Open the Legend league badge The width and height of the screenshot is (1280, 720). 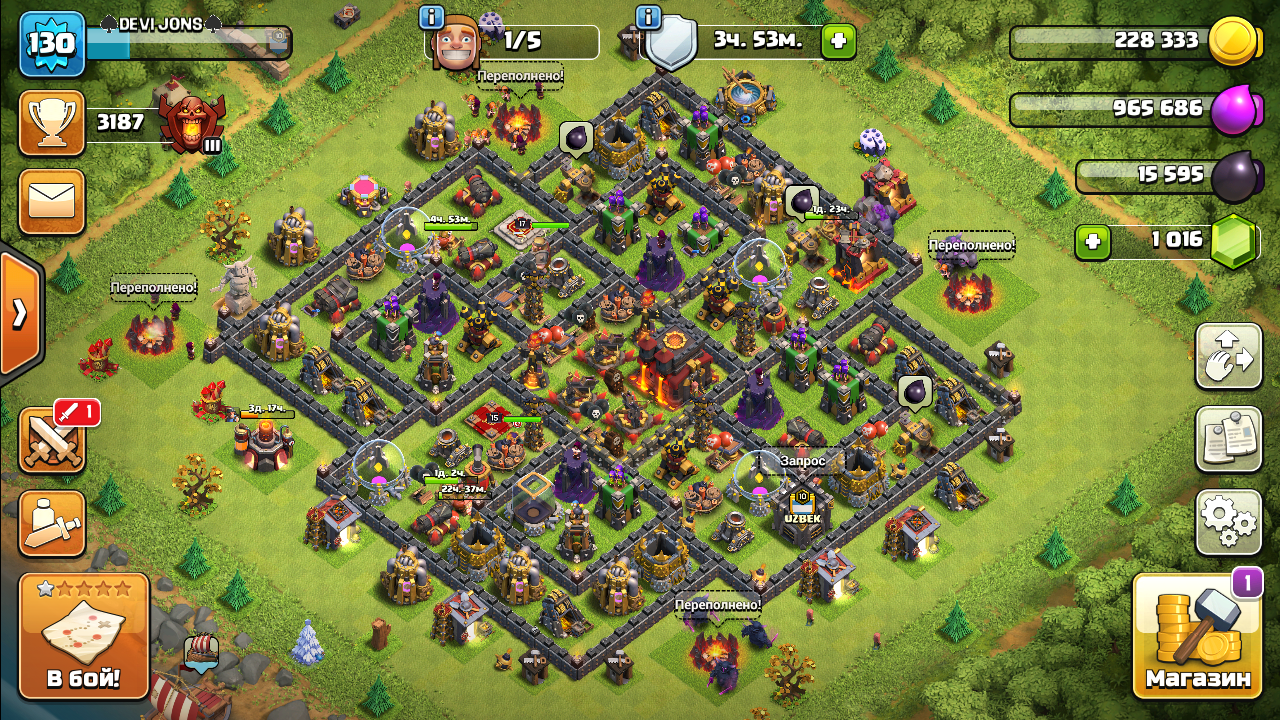point(191,123)
